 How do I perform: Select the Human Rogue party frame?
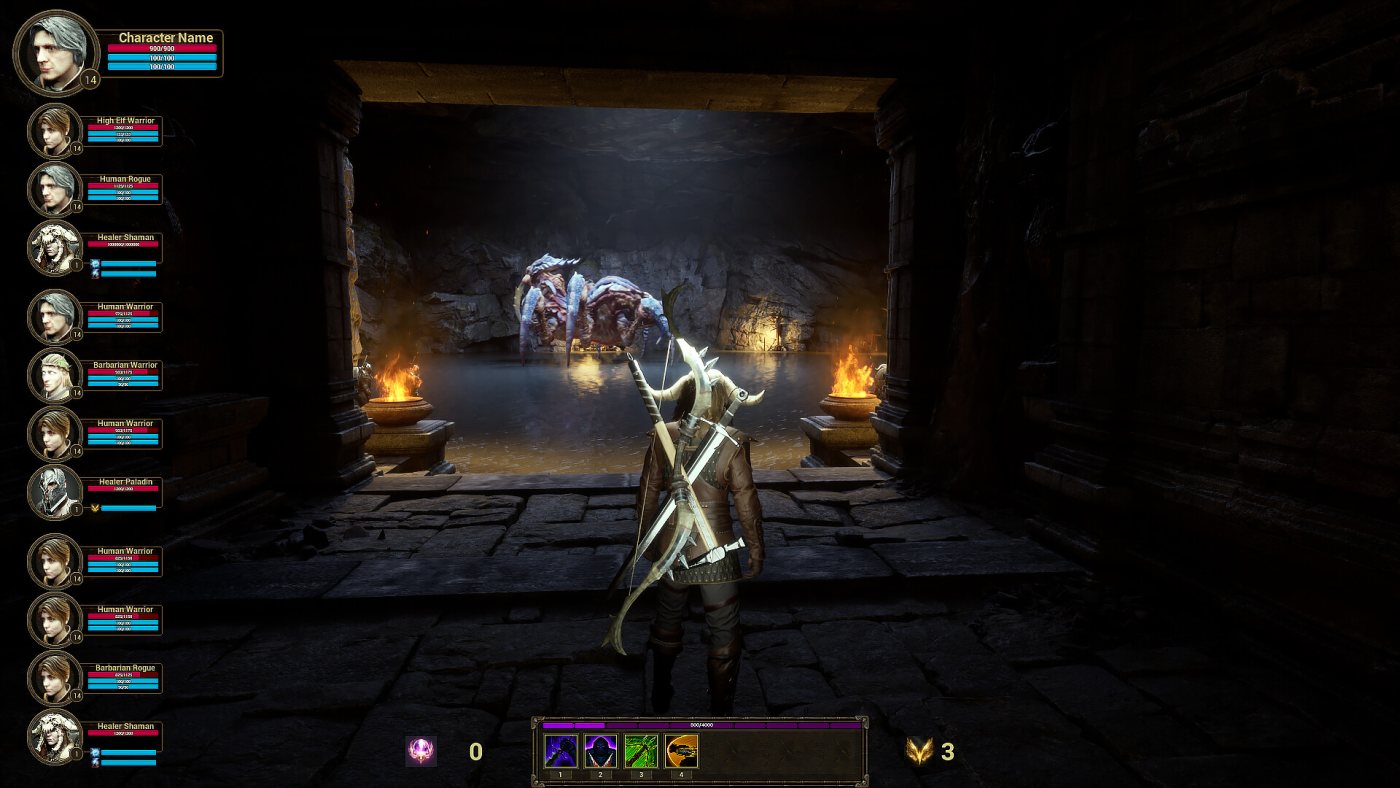tap(54, 189)
